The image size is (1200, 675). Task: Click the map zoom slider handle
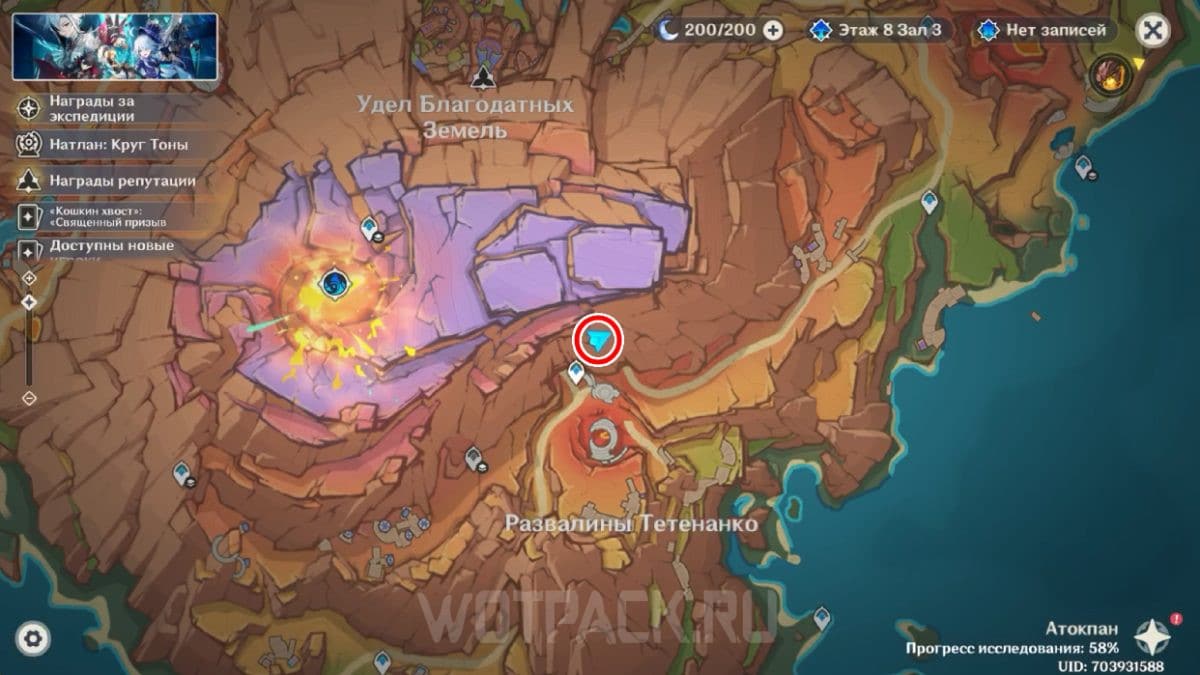[x=29, y=300]
